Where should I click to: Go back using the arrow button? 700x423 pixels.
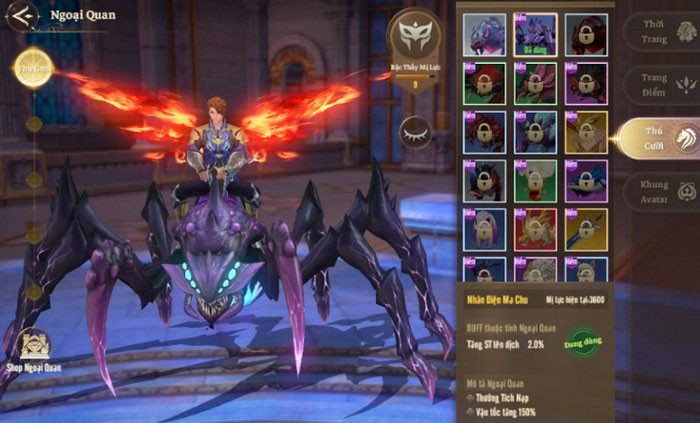(22, 15)
